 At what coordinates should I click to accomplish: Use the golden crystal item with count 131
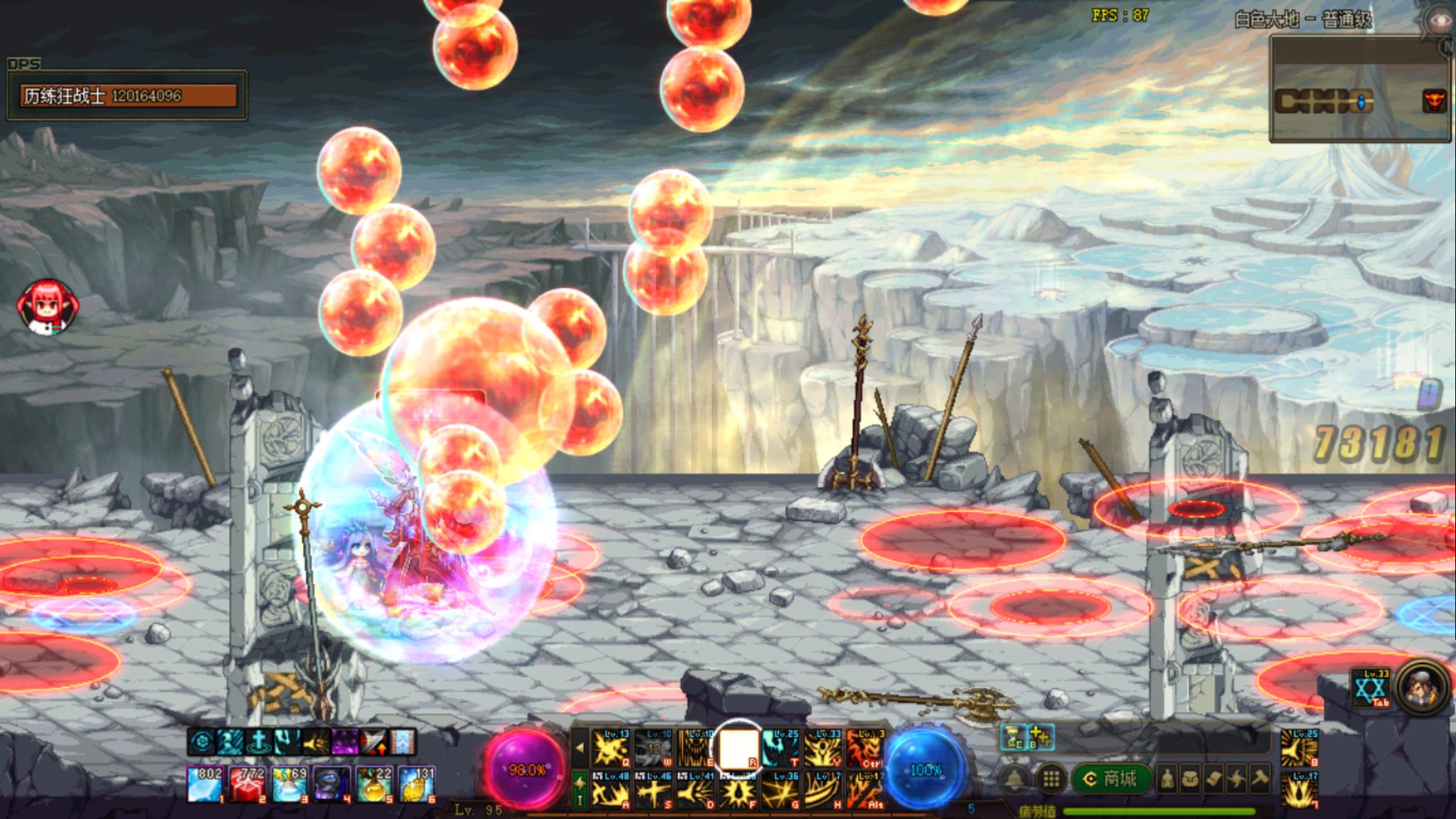(417, 784)
